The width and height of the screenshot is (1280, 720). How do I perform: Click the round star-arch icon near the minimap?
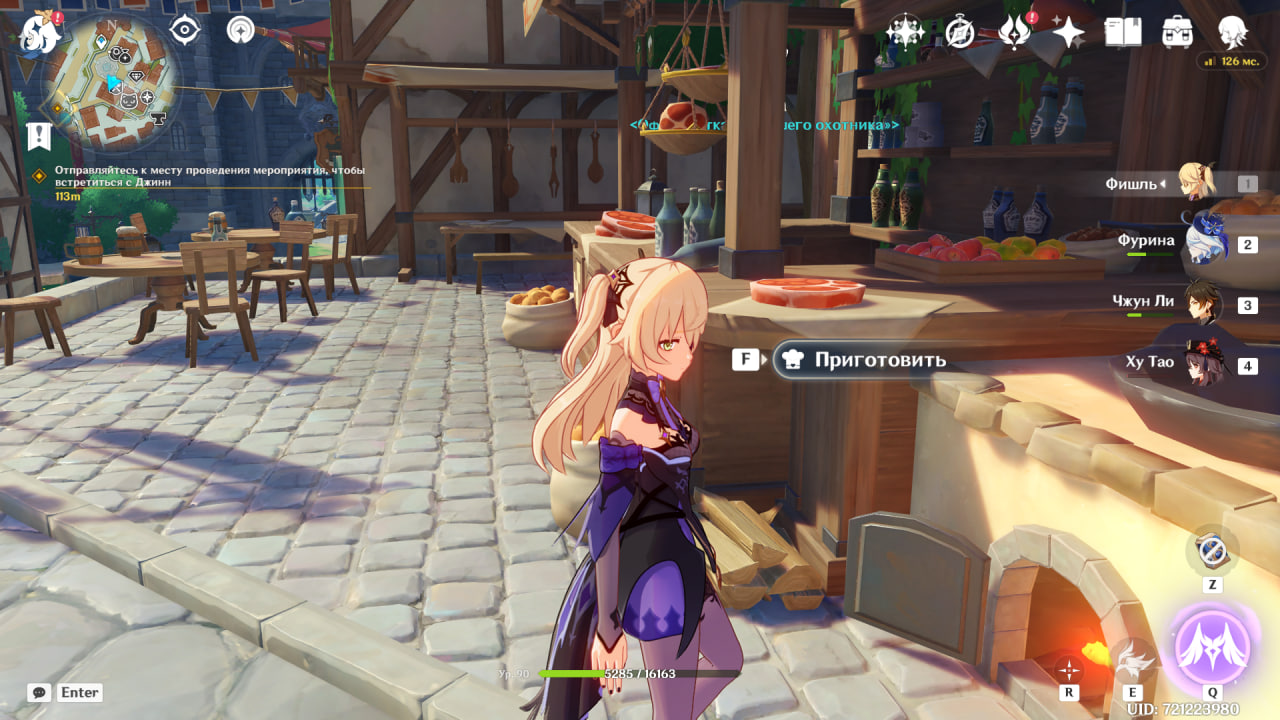tap(240, 30)
